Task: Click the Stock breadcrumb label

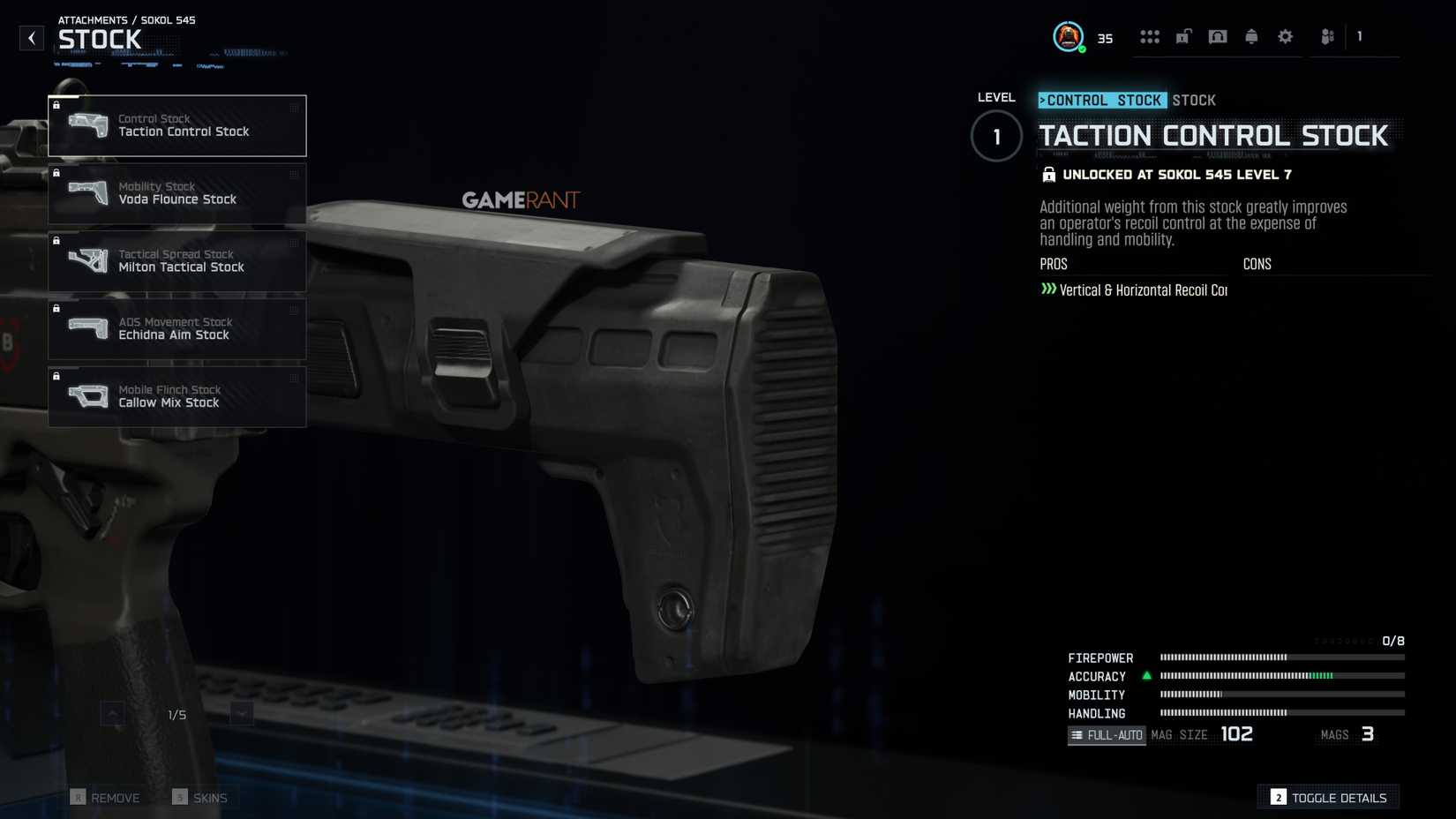Action: (1195, 100)
